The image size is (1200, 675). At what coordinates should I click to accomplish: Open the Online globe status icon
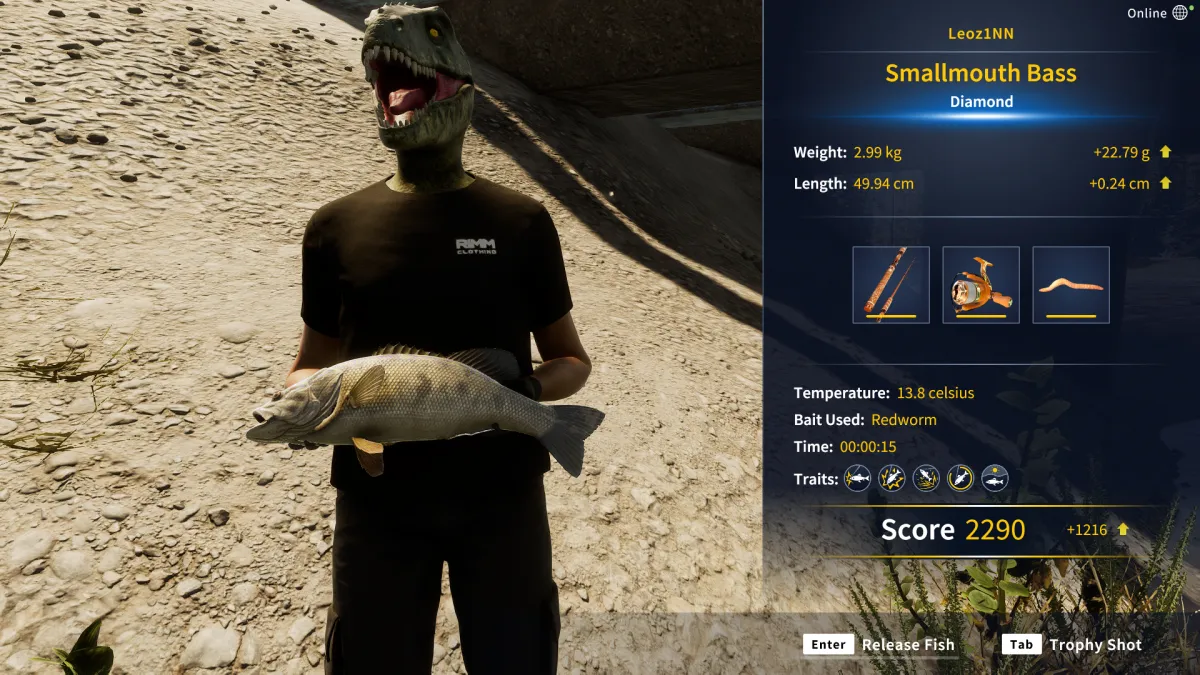[1180, 13]
